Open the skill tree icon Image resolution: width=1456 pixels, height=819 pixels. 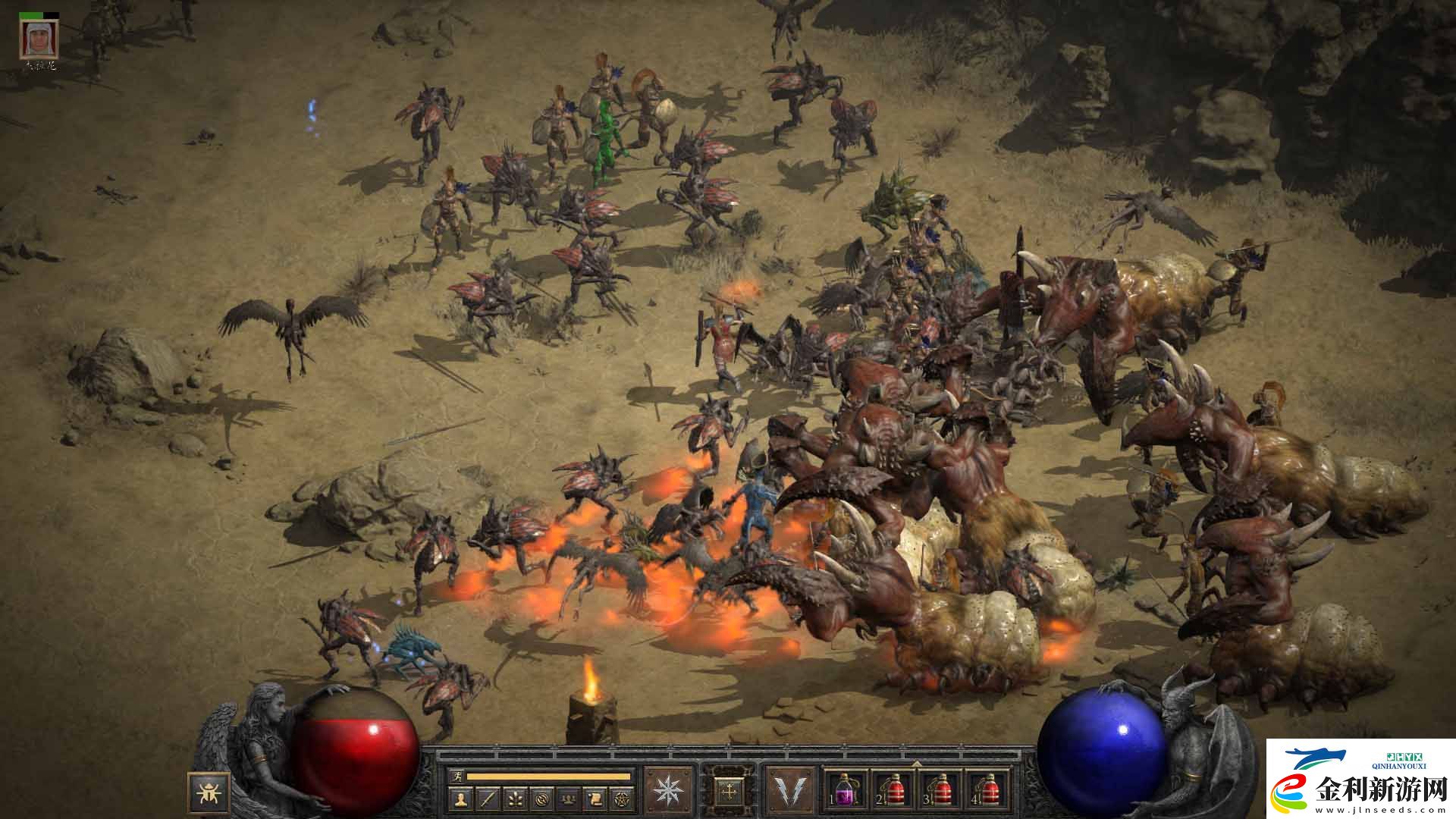click(516, 798)
